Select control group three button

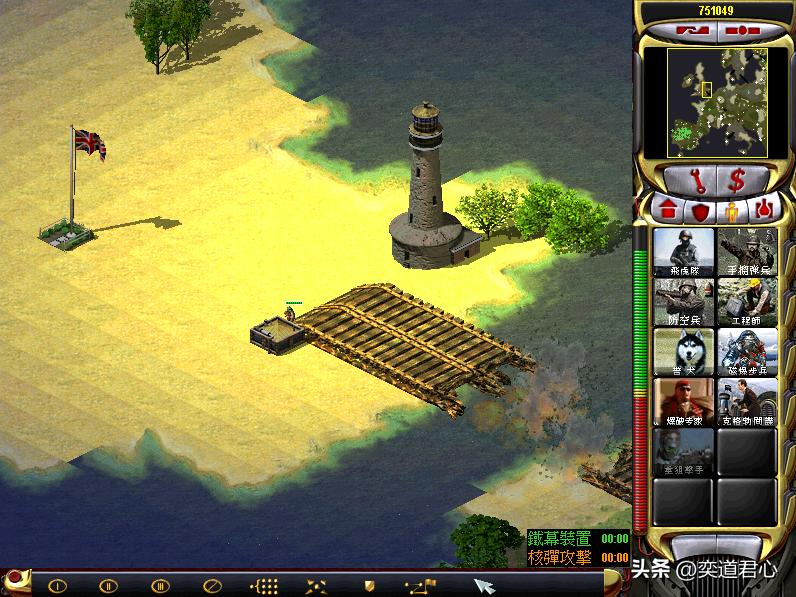click(x=160, y=585)
